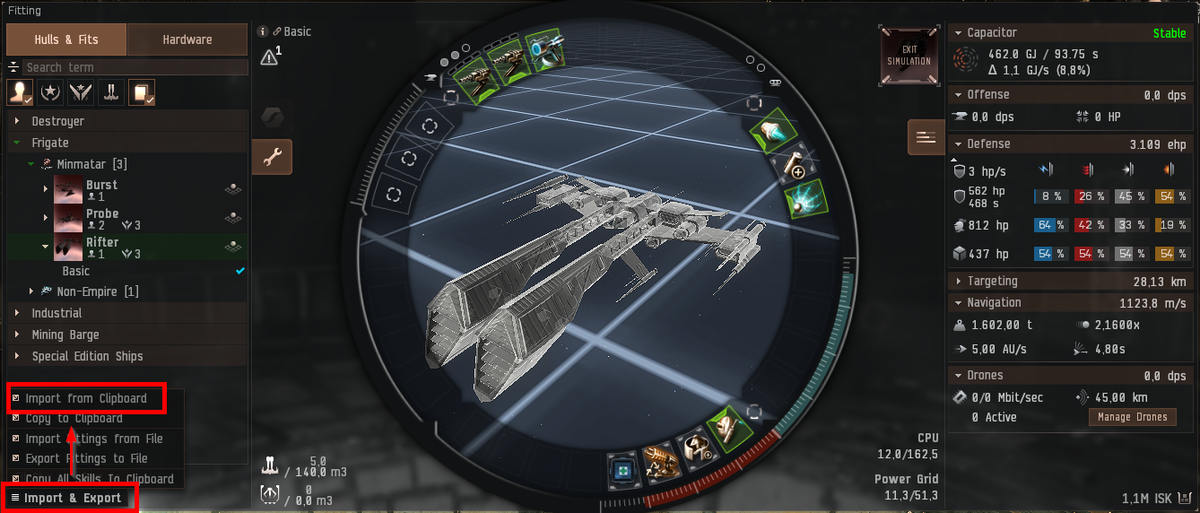Collapse the Frigate ship group

point(50,143)
